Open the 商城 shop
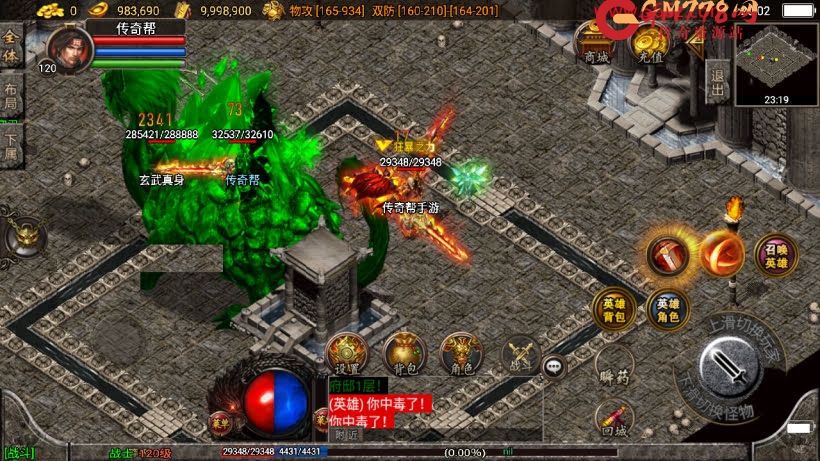 coord(596,44)
